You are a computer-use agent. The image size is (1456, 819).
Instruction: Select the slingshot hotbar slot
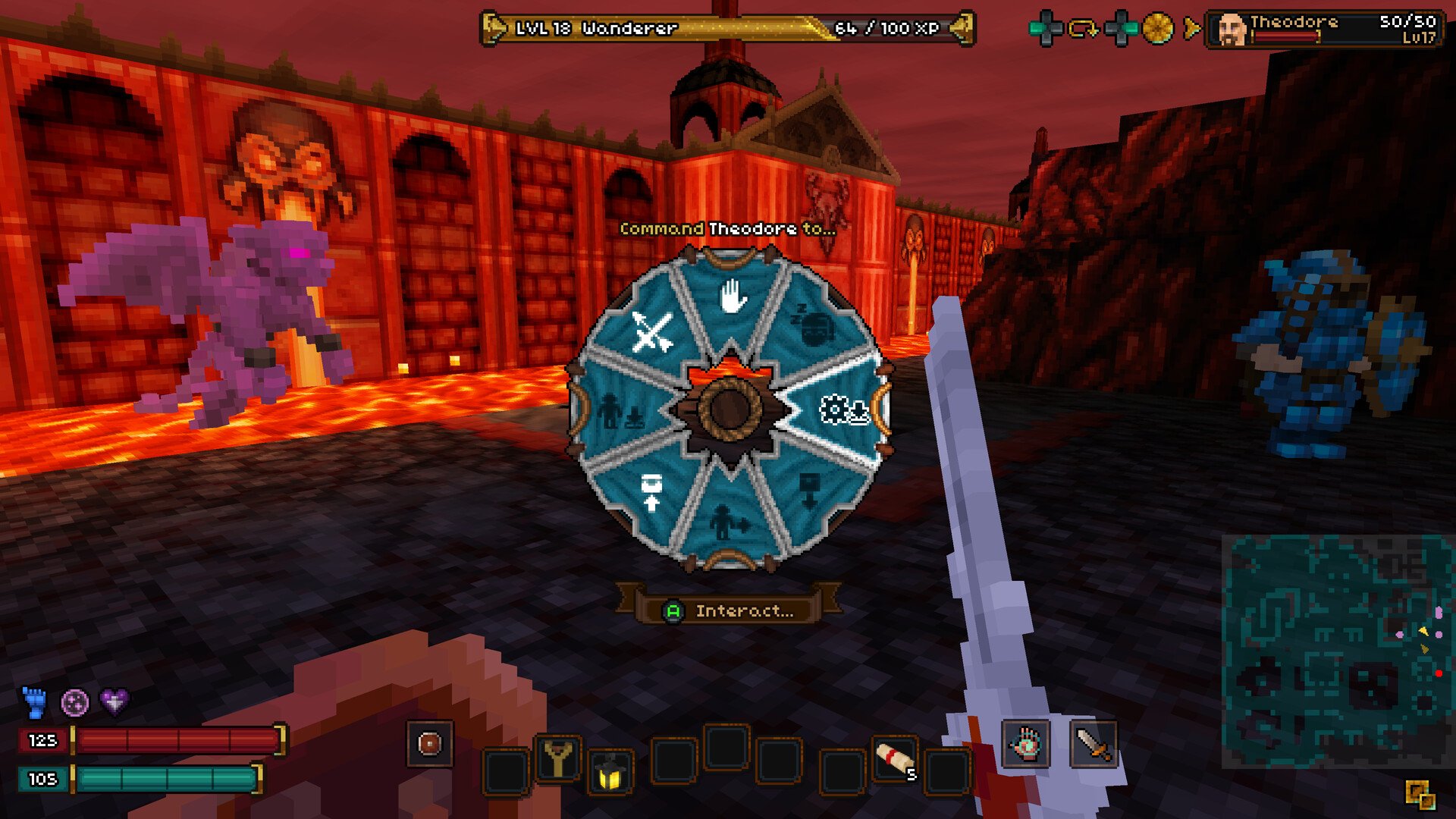pos(558,758)
